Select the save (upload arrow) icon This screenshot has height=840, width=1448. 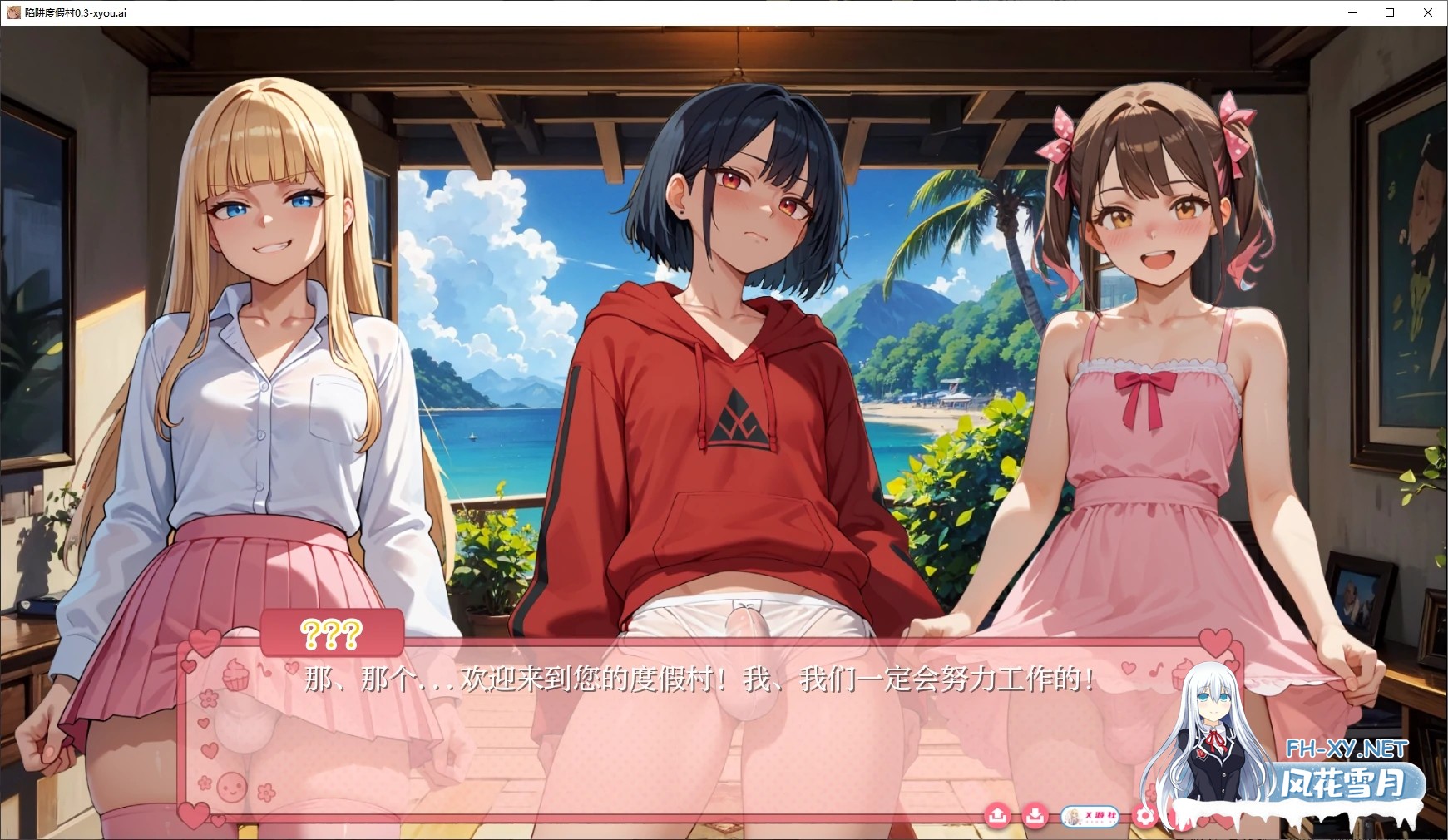[x=999, y=817]
